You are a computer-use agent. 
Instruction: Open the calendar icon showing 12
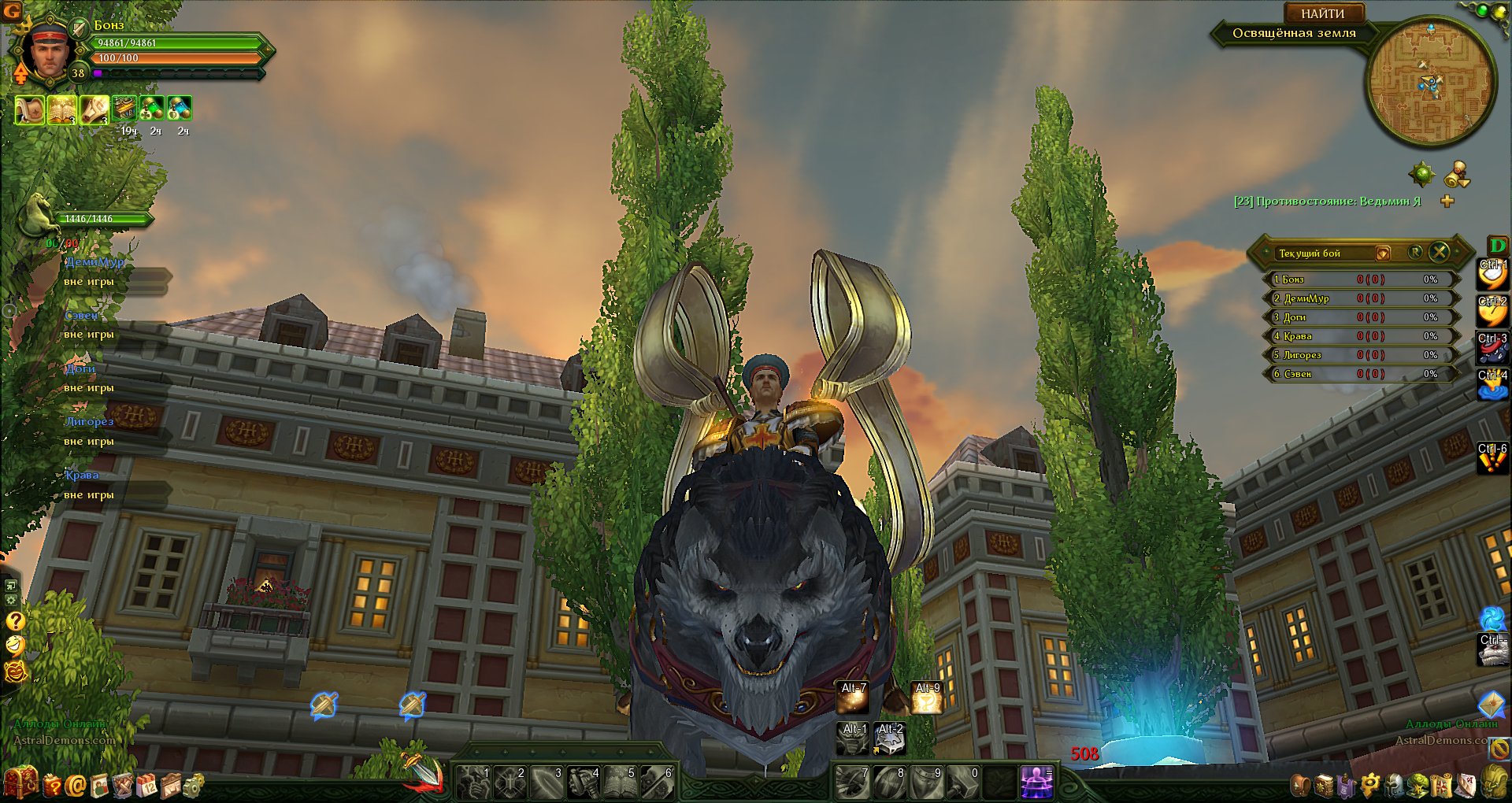pos(147,785)
